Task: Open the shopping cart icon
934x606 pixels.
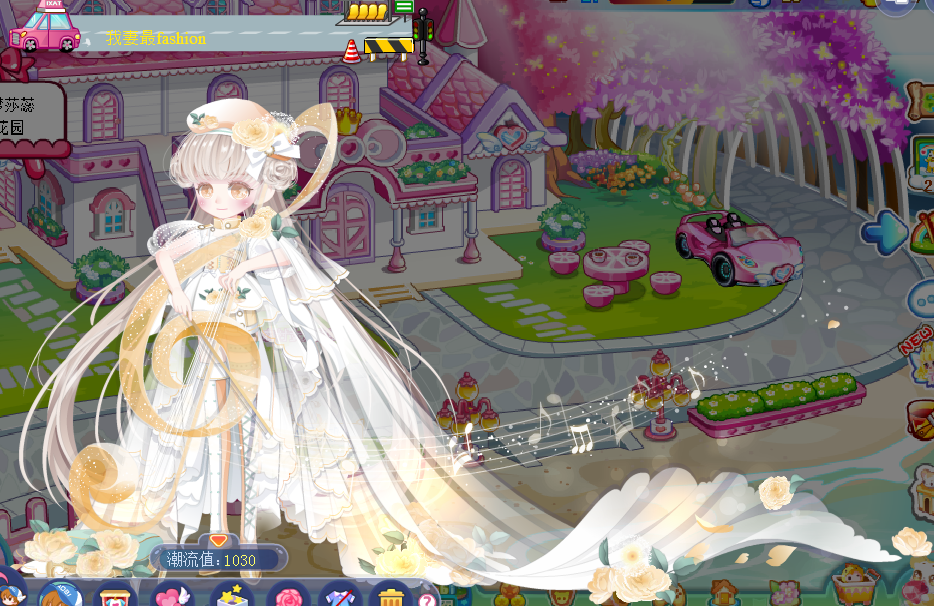Action: point(855,580)
